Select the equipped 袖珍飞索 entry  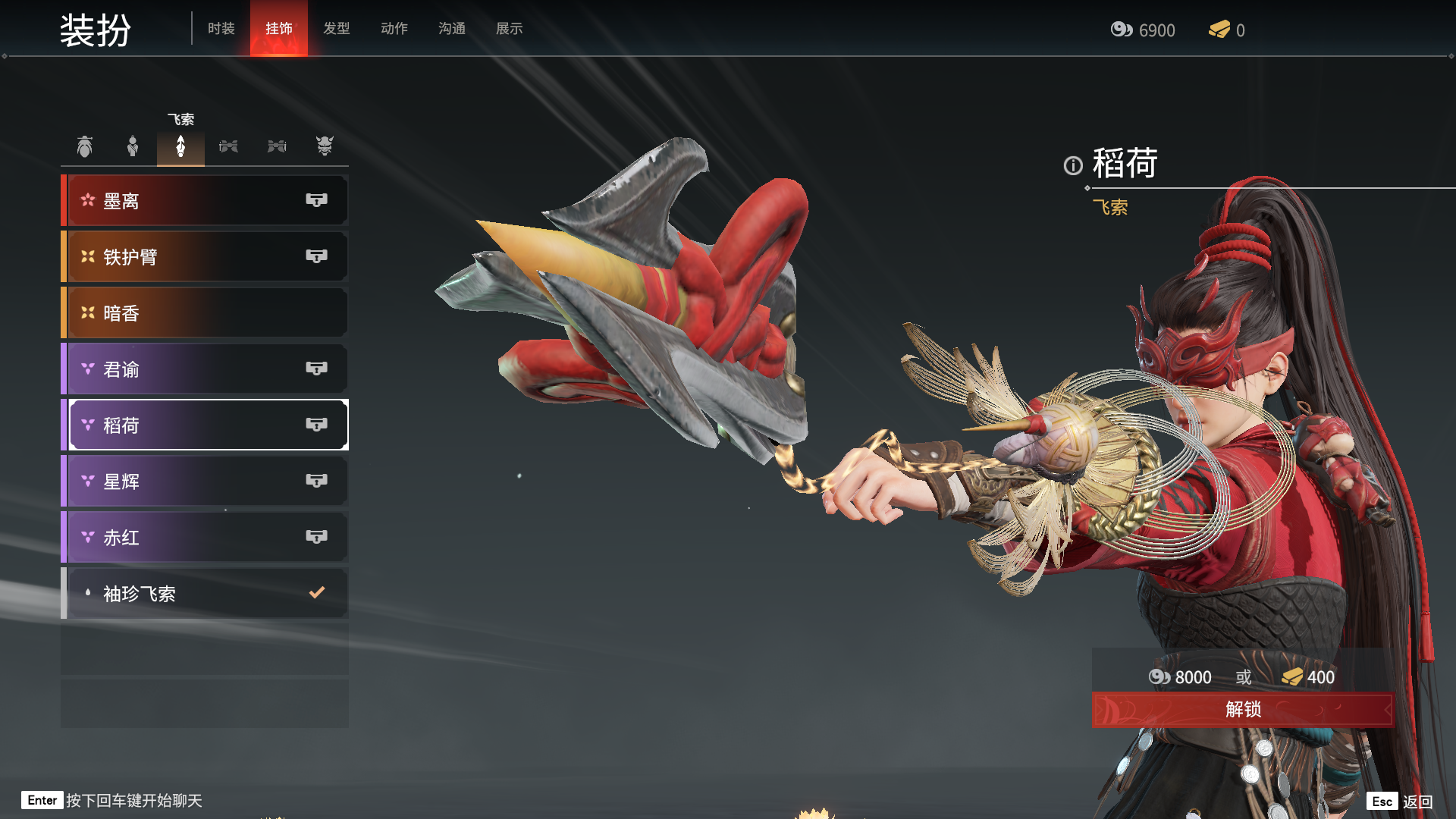pyautogui.click(x=205, y=594)
